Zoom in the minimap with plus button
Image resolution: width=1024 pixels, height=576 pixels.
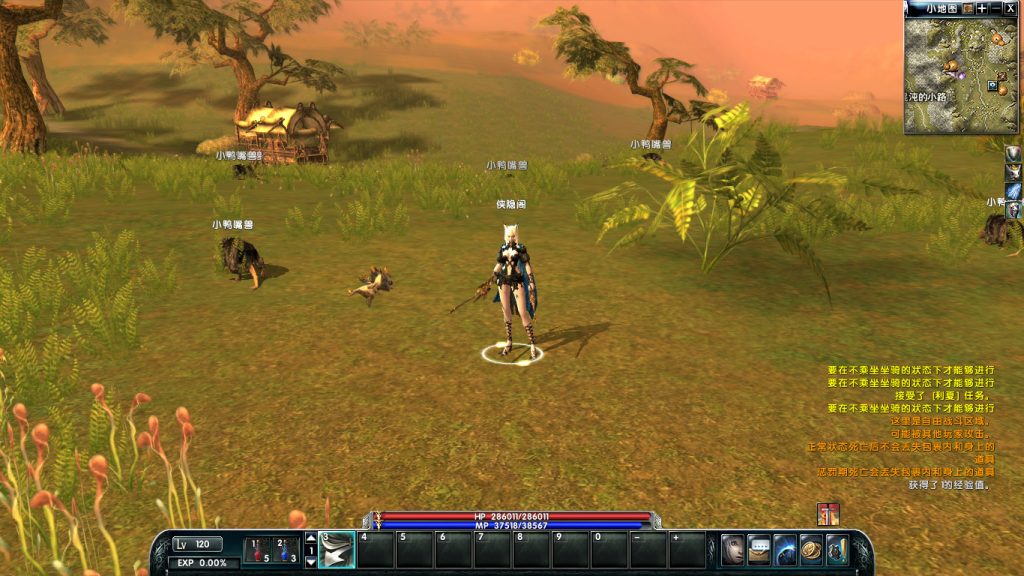(982, 8)
